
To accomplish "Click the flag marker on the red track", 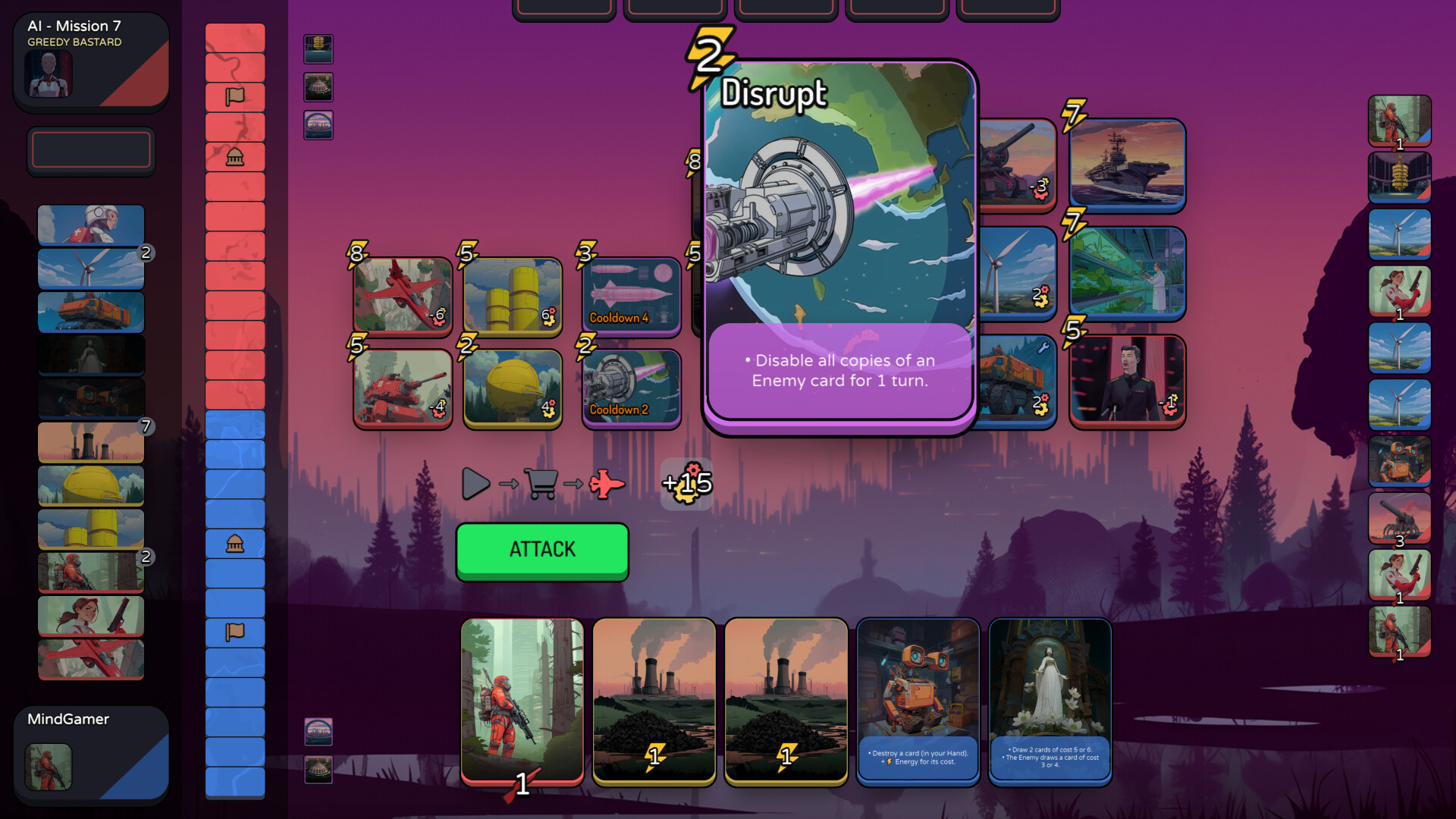I will pos(235,95).
